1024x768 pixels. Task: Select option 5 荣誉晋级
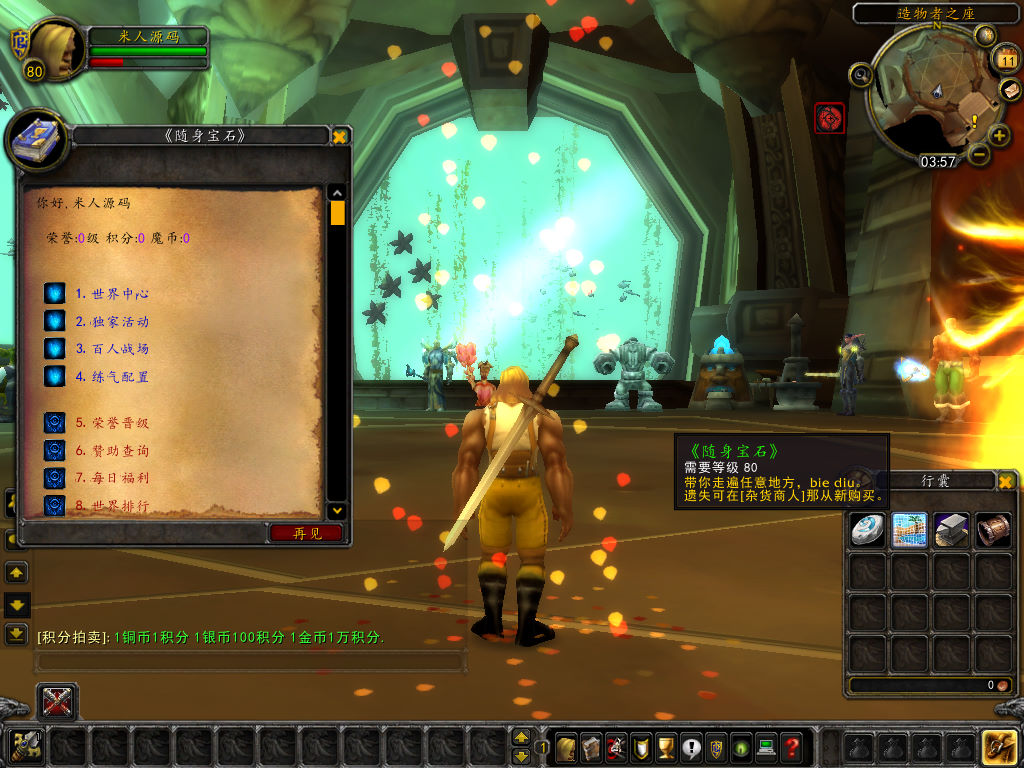(x=112, y=423)
